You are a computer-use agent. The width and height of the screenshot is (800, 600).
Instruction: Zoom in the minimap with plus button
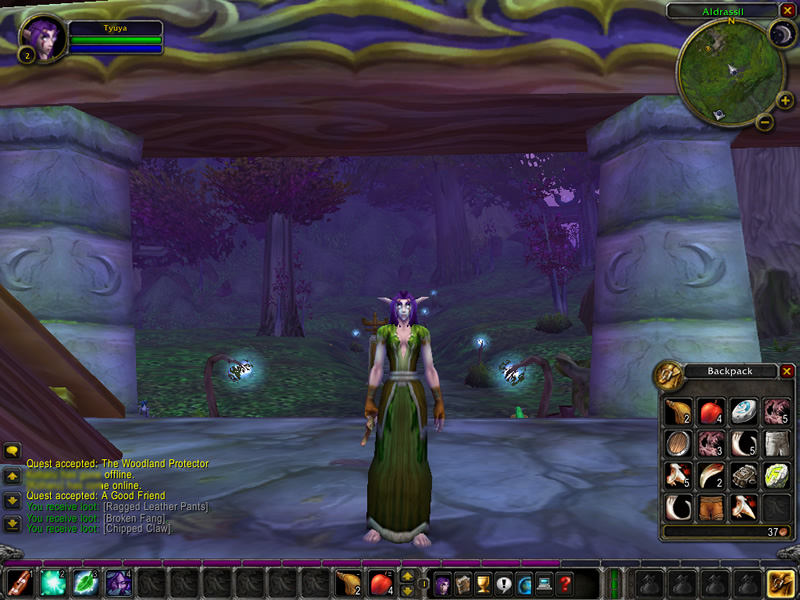[x=785, y=100]
